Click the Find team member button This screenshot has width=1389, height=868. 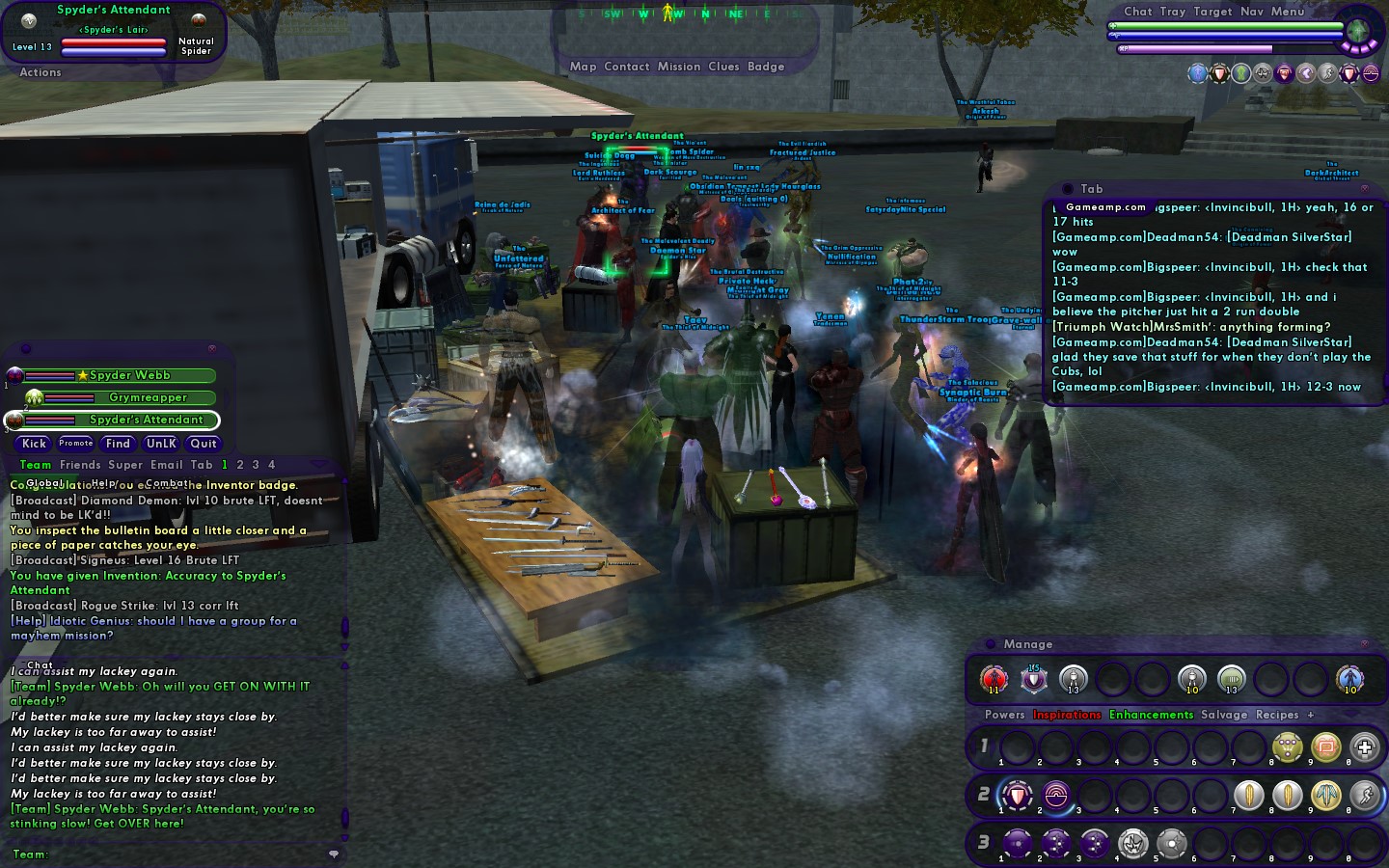click(x=118, y=444)
